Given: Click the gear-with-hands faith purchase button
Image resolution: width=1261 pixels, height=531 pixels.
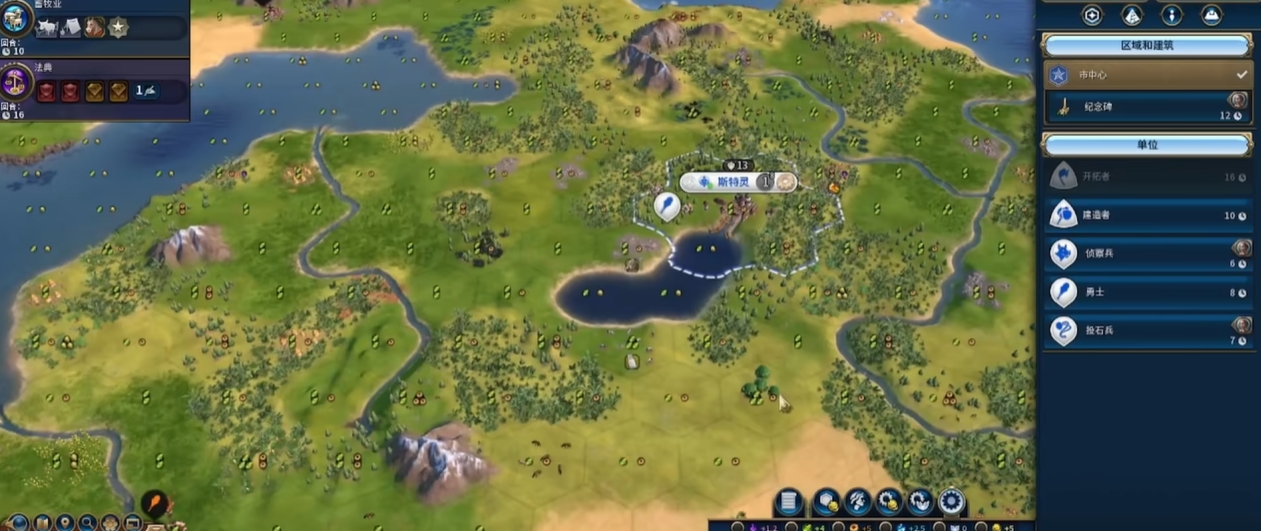Looking at the screenshot, I should [919, 502].
